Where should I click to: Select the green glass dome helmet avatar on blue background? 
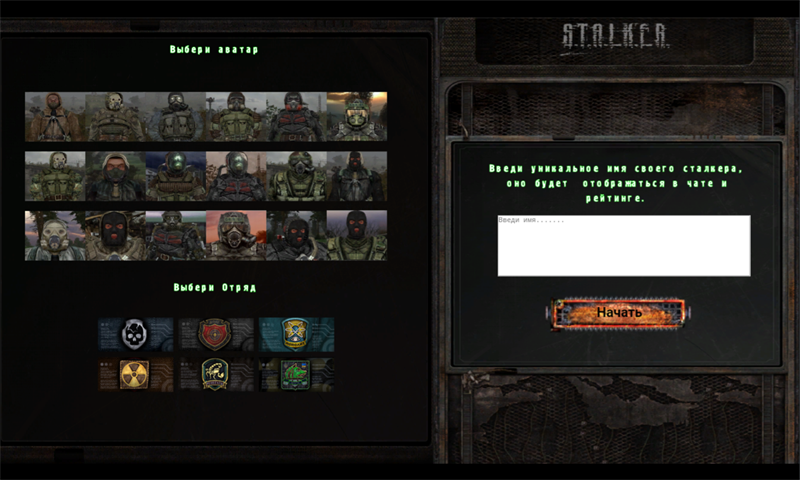[175, 176]
